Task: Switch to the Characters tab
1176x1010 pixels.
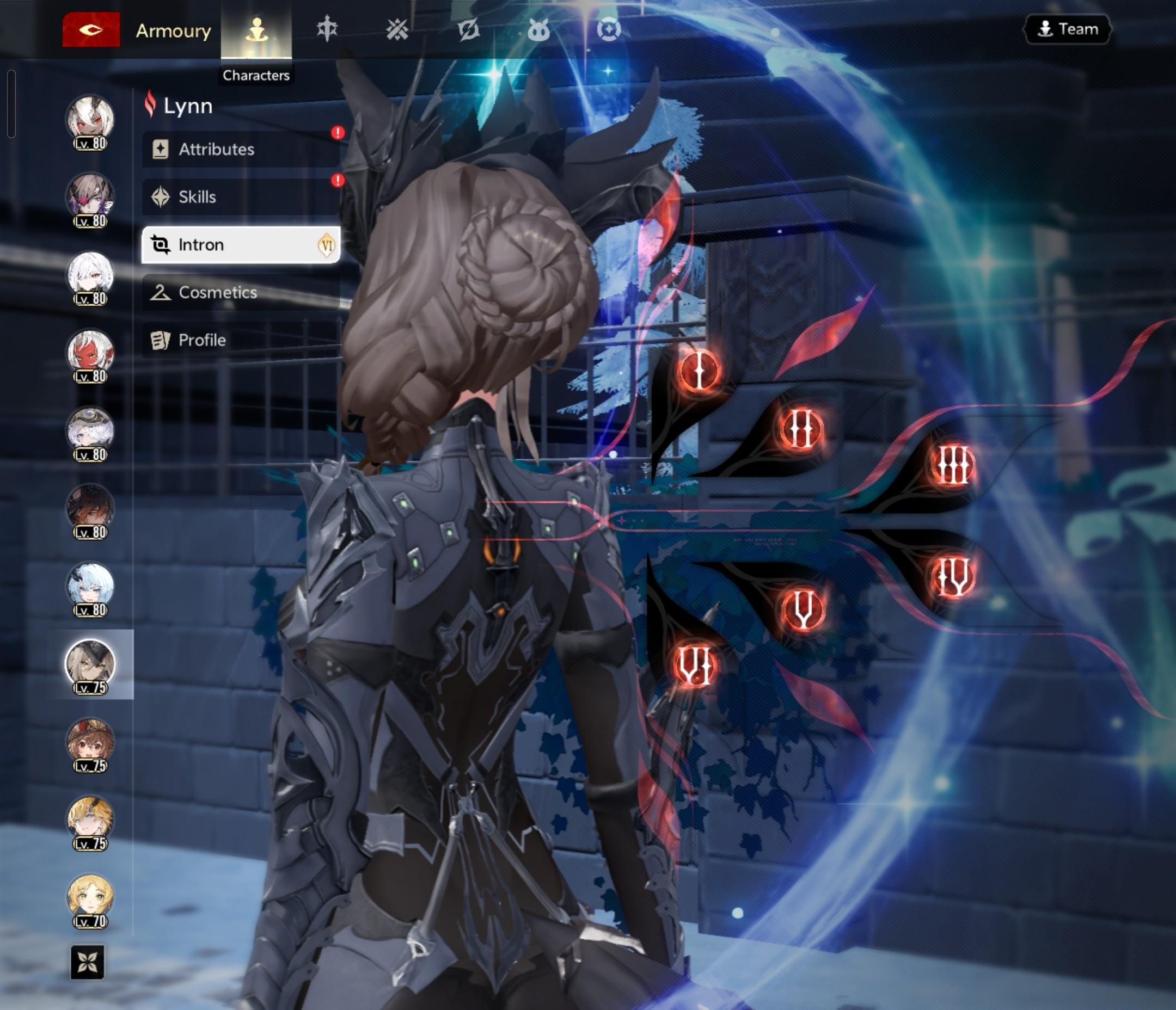Action: coord(256,30)
